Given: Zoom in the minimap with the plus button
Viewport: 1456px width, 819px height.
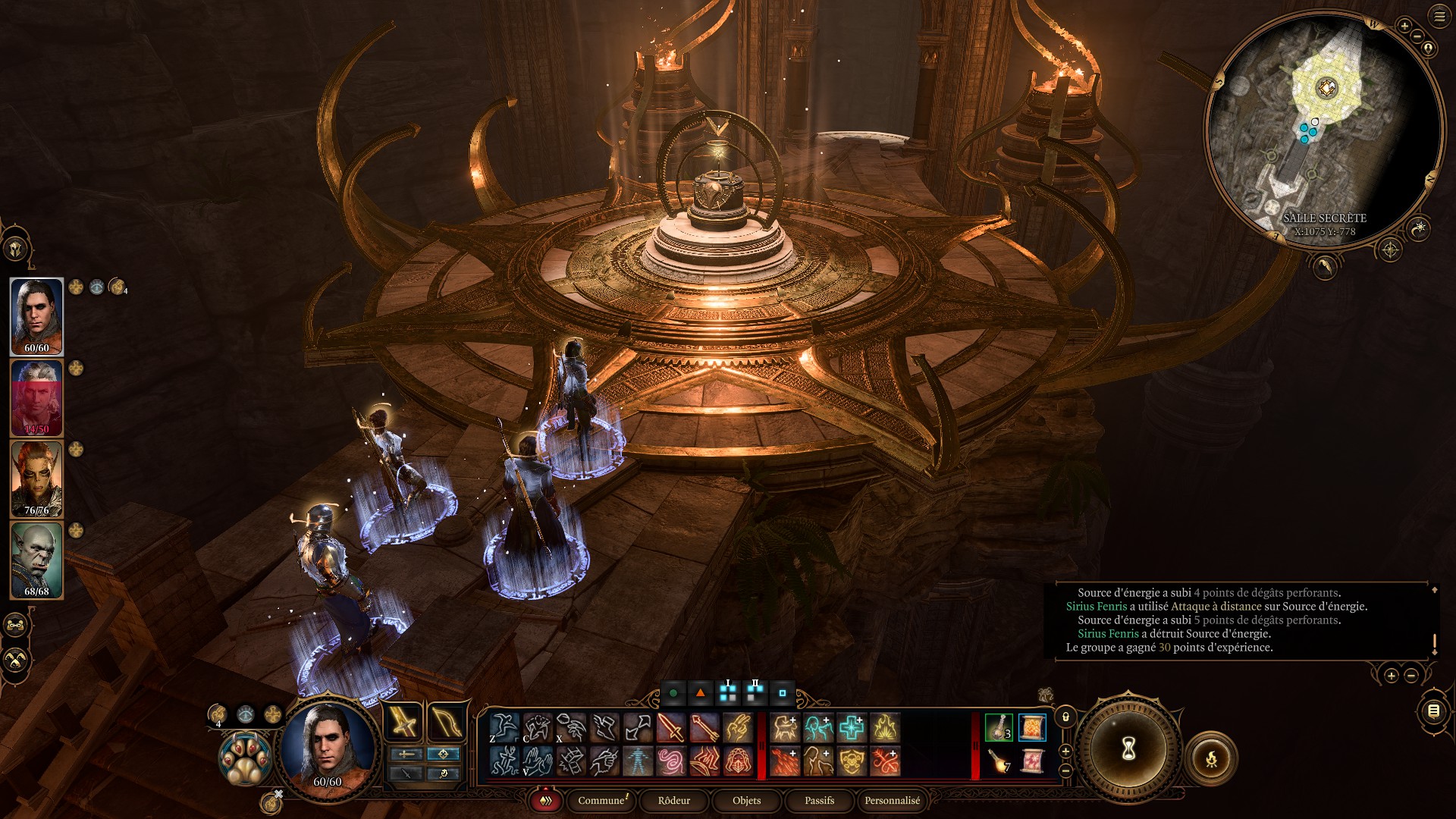Looking at the screenshot, I should click(1405, 25).
